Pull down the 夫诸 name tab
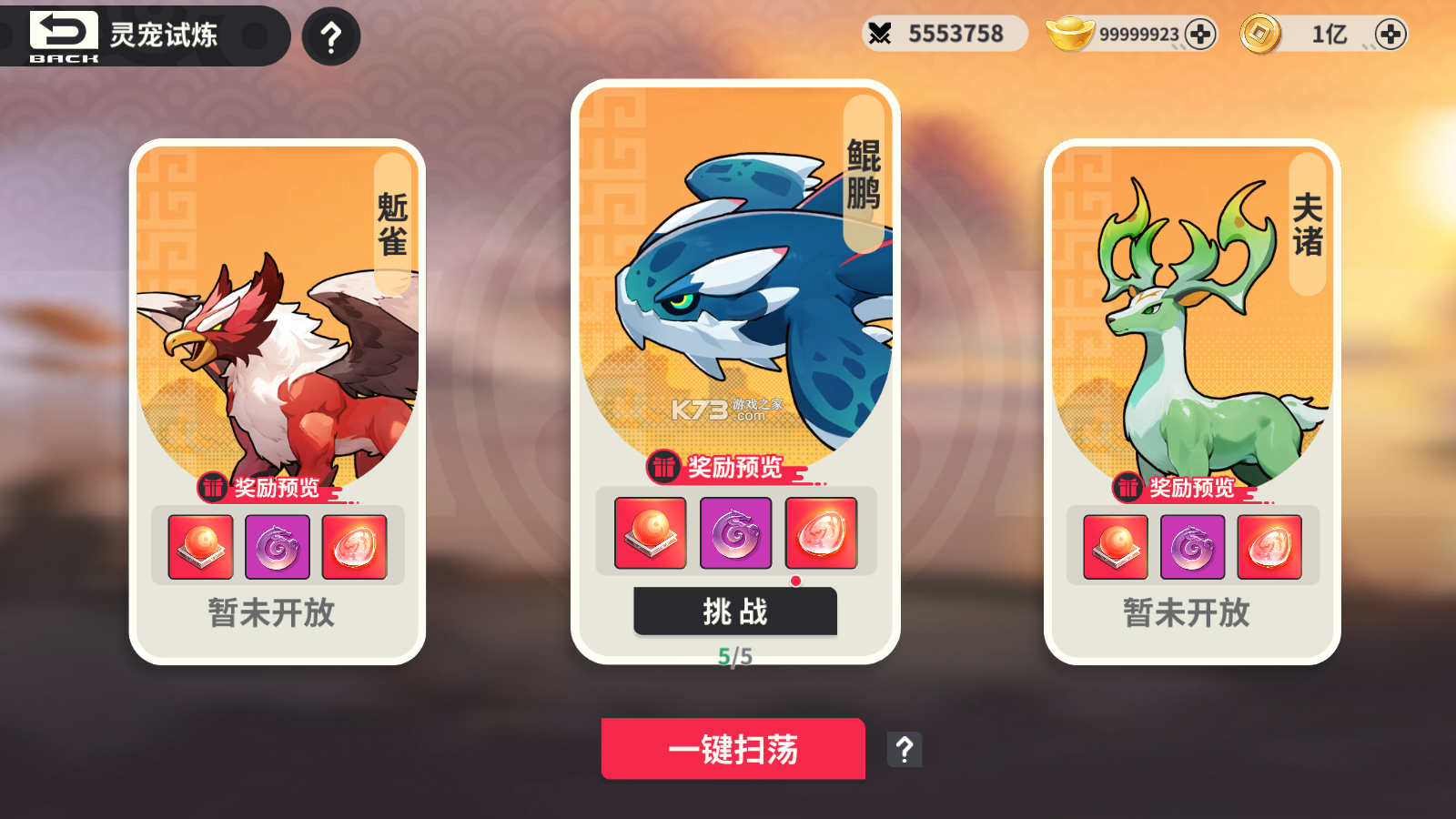The width and height of the screenshot is (1456, 819). tap(1308, 223)
